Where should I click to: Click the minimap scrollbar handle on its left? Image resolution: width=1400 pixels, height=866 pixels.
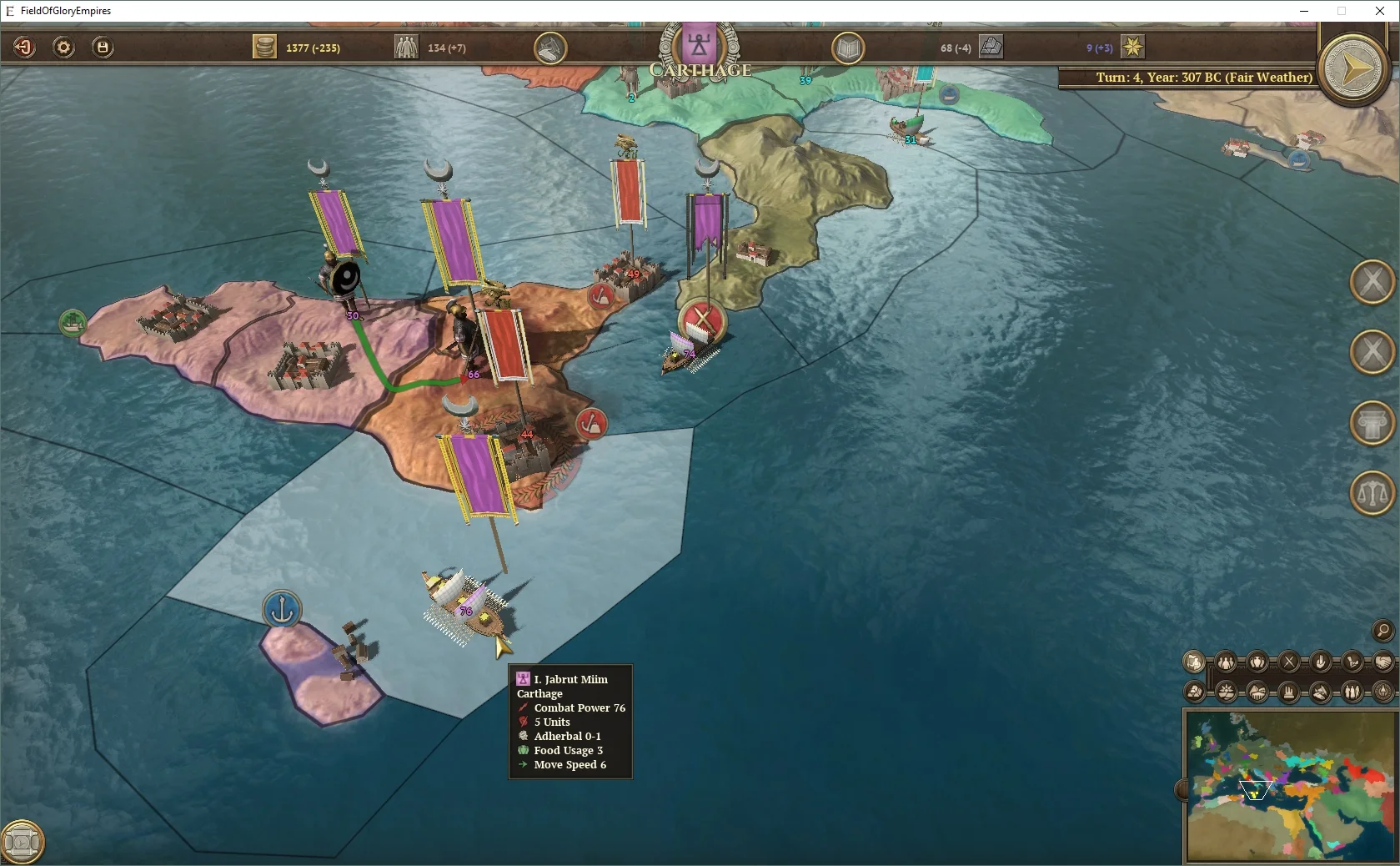[1182, 789]
